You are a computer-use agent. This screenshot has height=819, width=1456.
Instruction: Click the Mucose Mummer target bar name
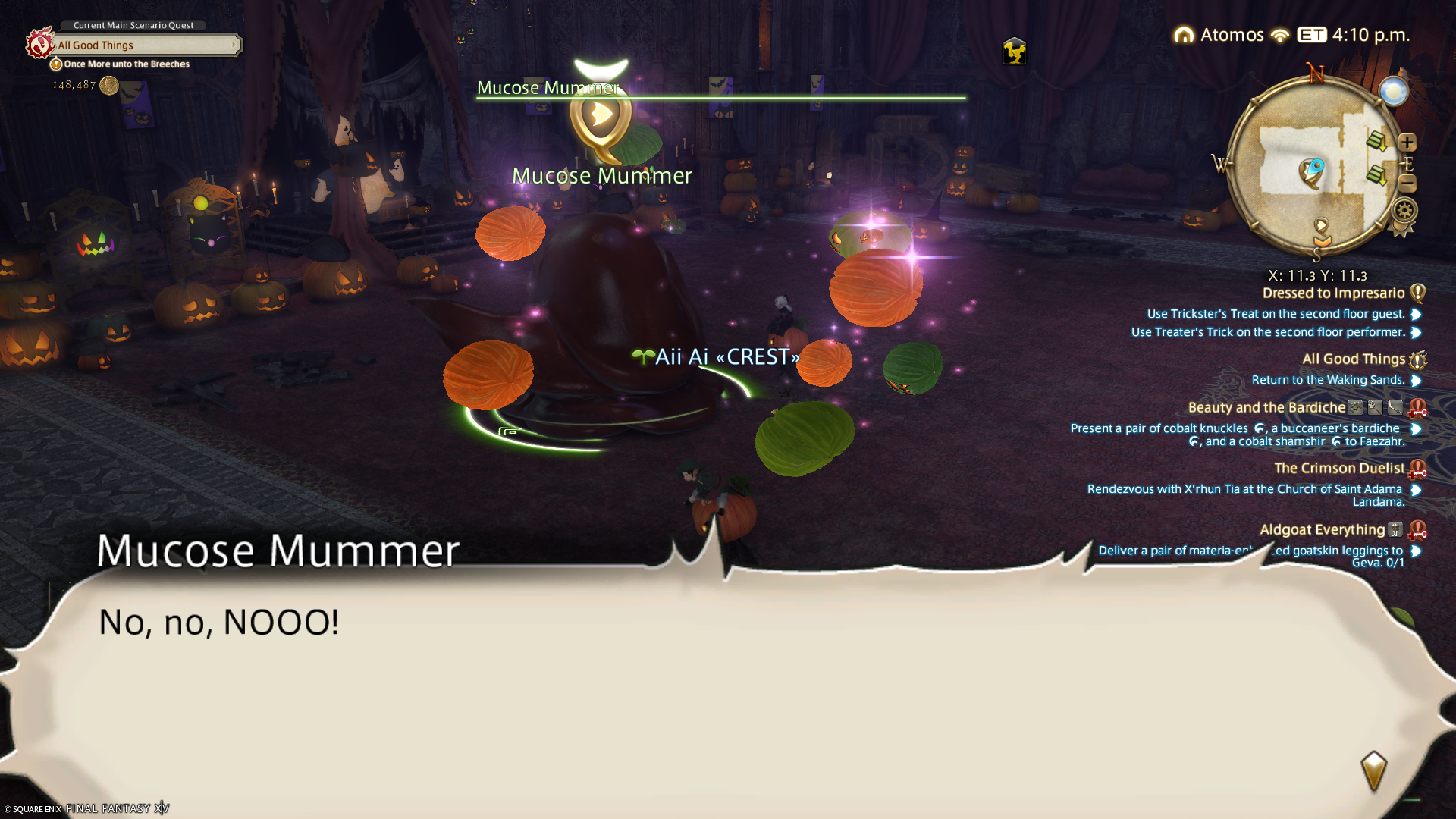click(548, 88)
